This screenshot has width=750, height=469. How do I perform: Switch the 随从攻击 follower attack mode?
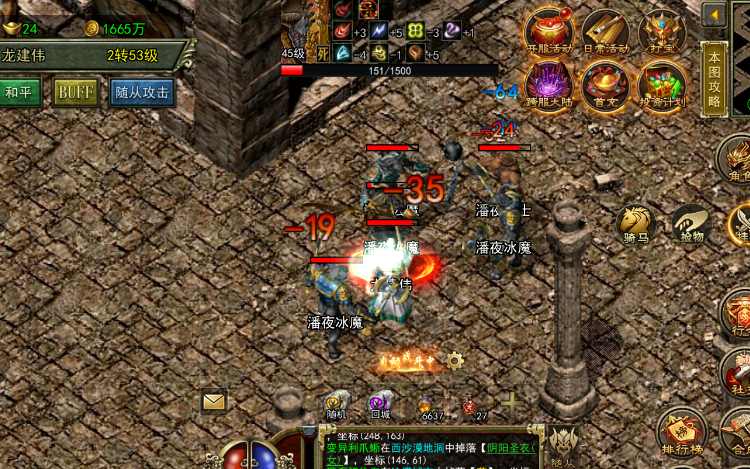[x=142, y=92]
